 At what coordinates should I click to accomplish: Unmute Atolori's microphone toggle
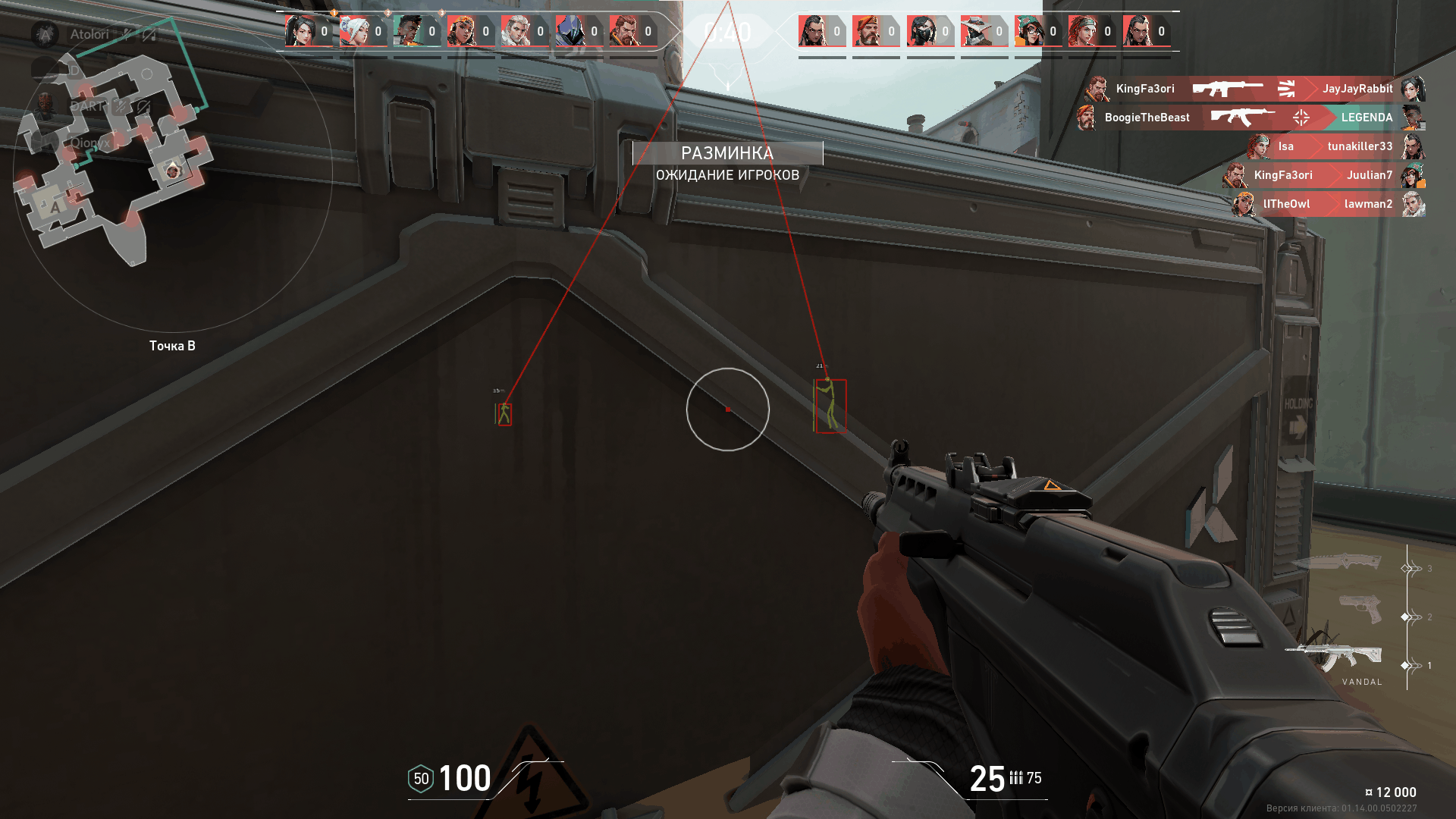point(127,34)
